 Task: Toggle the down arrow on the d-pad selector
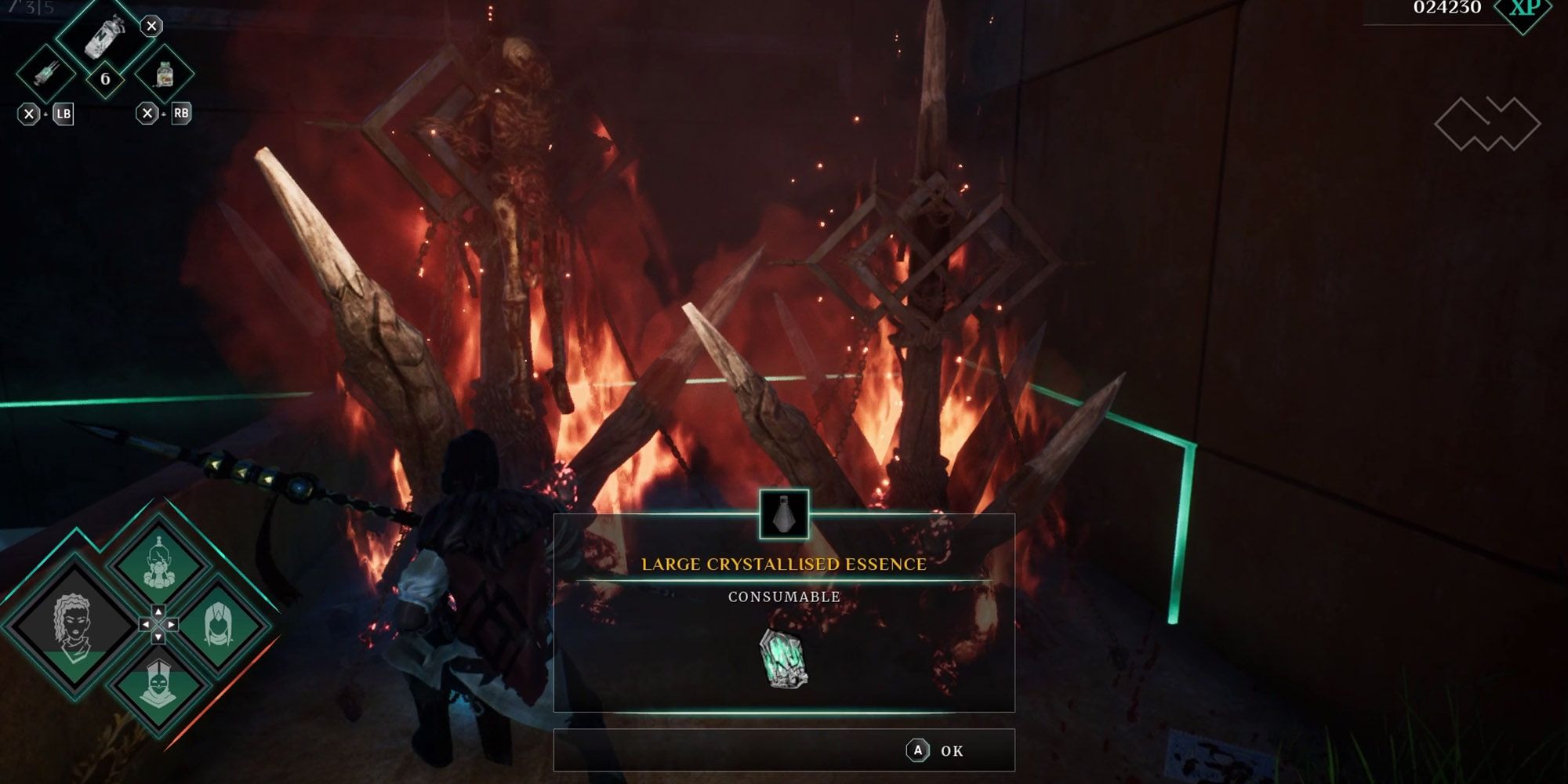[158, 637]
